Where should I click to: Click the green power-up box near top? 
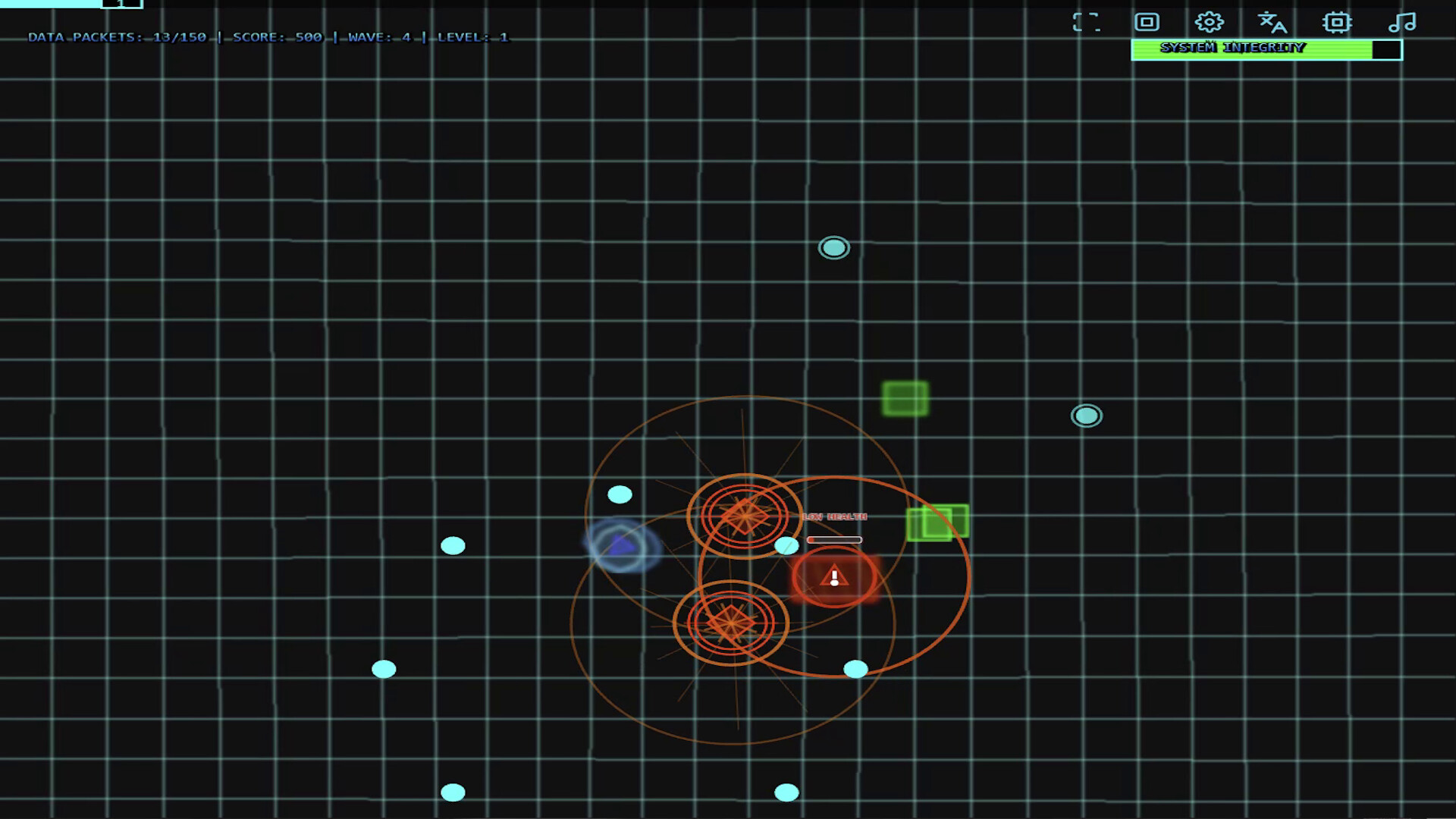[x=905, y=398]
